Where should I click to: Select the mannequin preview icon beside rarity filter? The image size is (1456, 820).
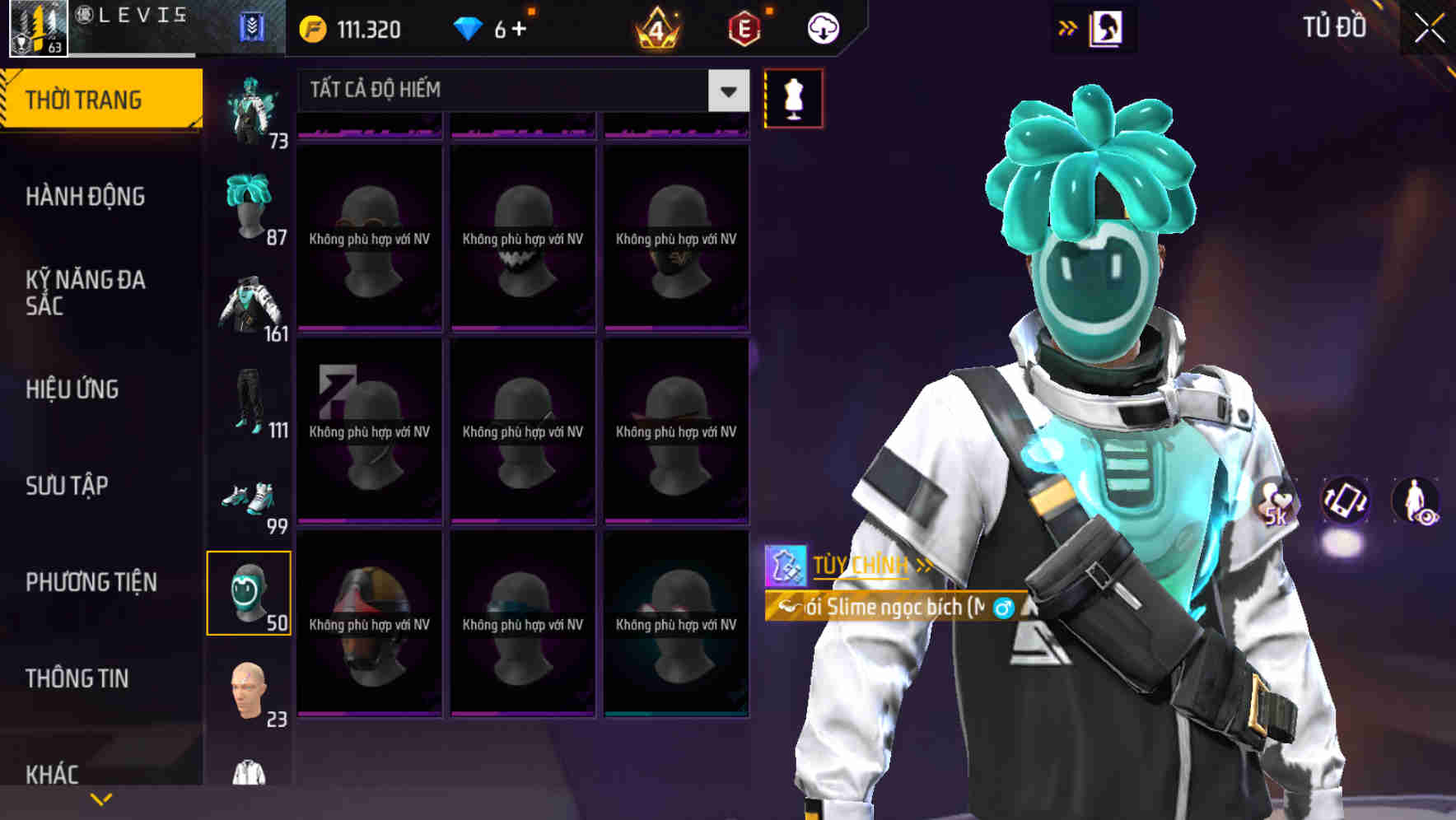(792, 97)
